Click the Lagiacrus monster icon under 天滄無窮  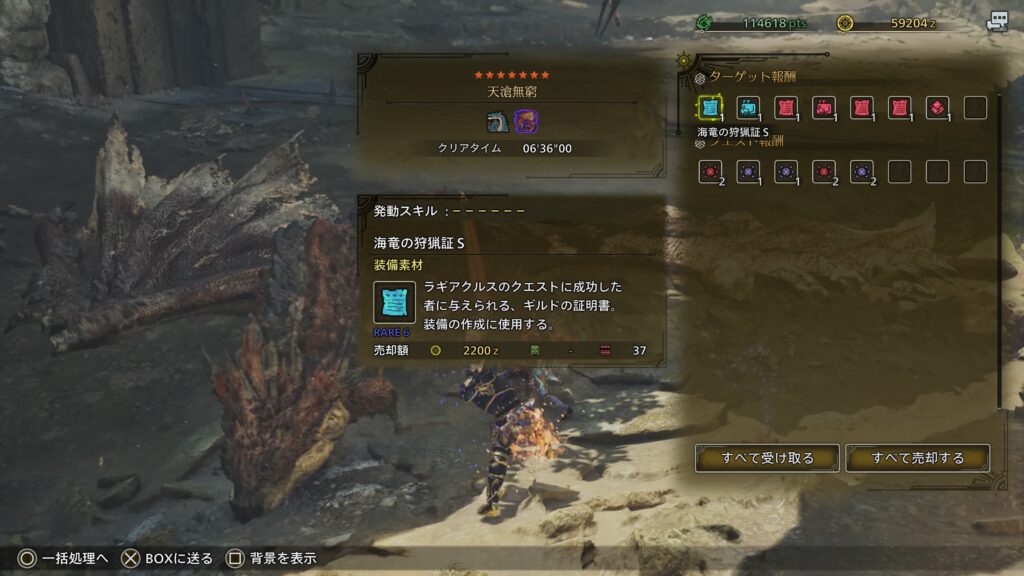coord(497,122)
